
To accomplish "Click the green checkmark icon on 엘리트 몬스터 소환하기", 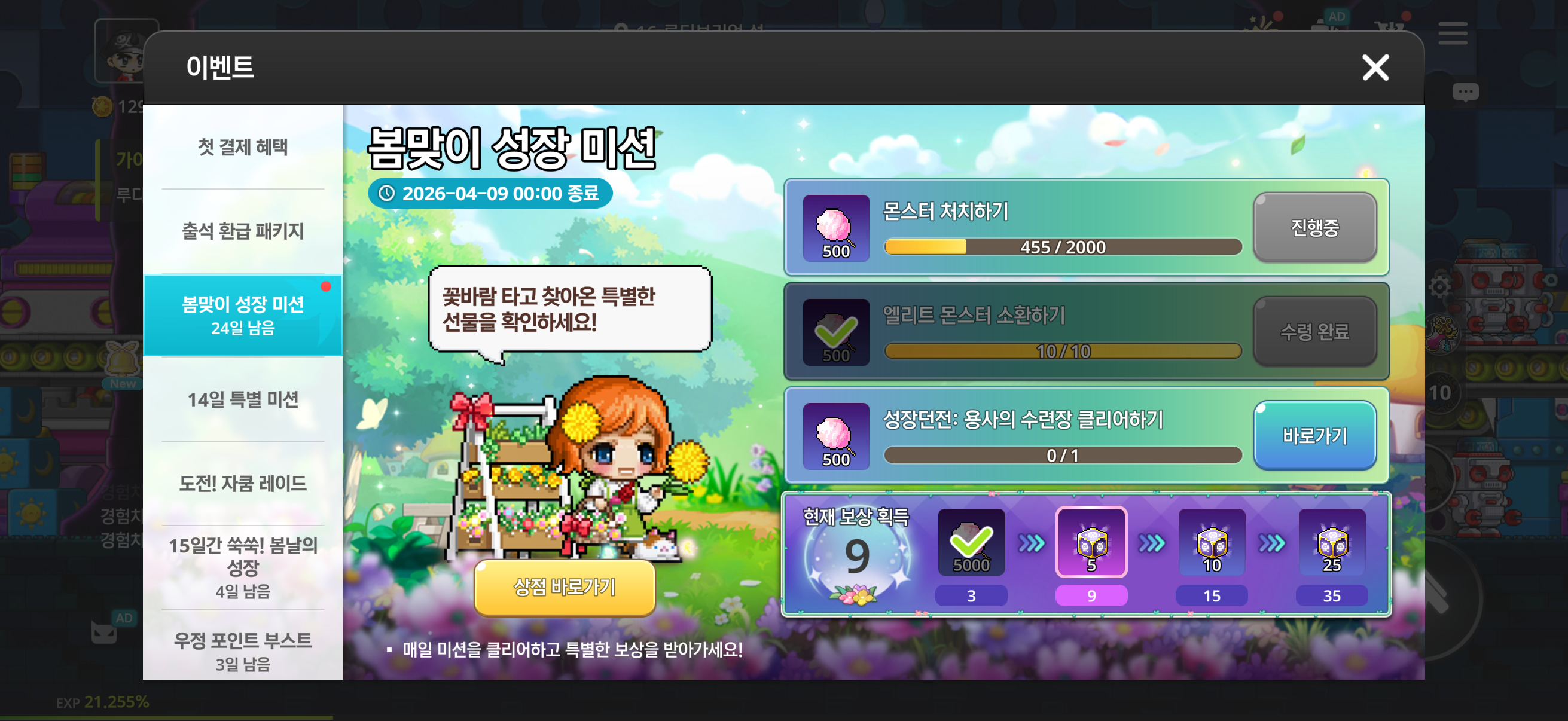I will click(837, 332).
